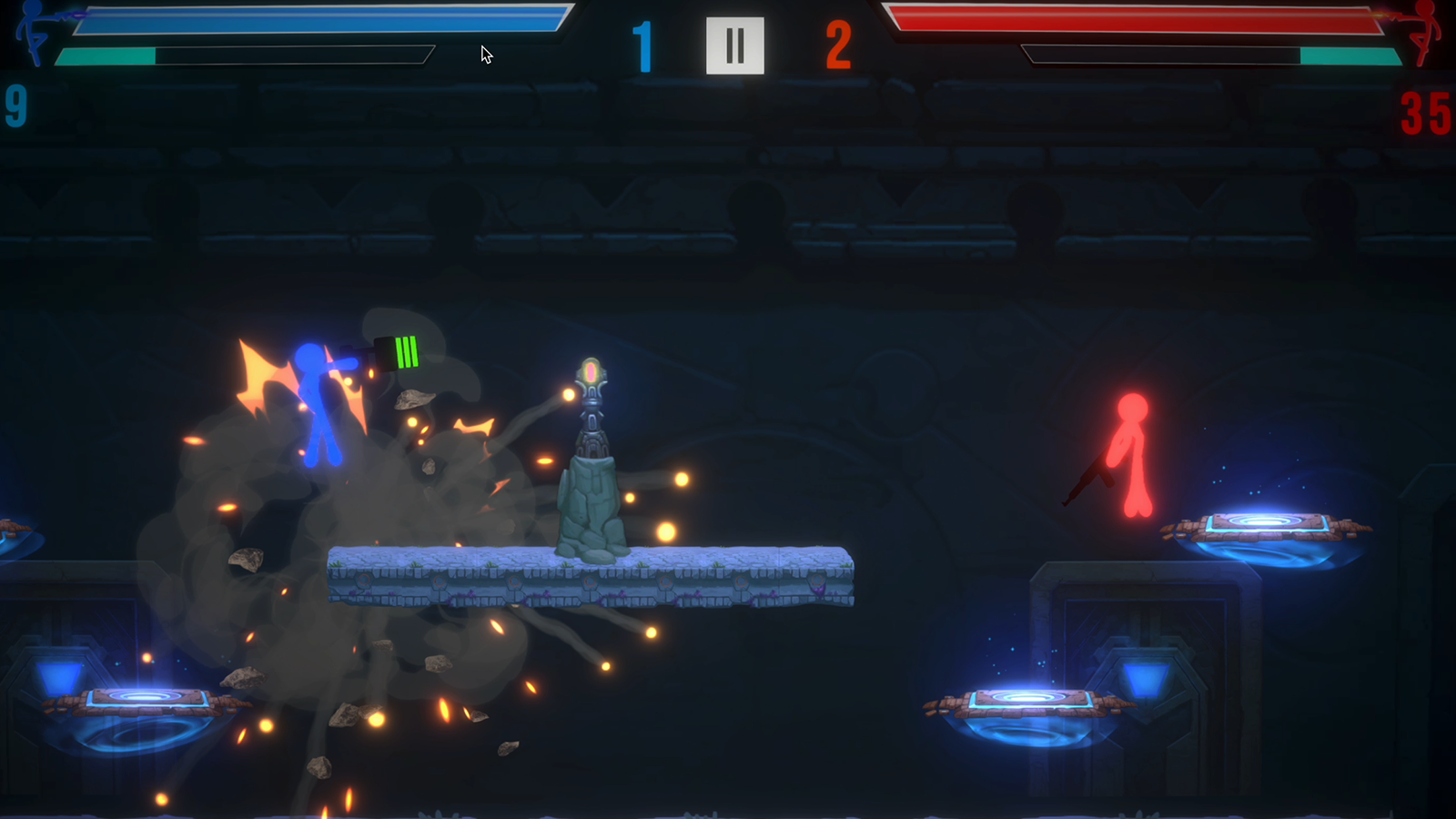
Task: Click the red player portrait icon
Action: pos(1424,36)
